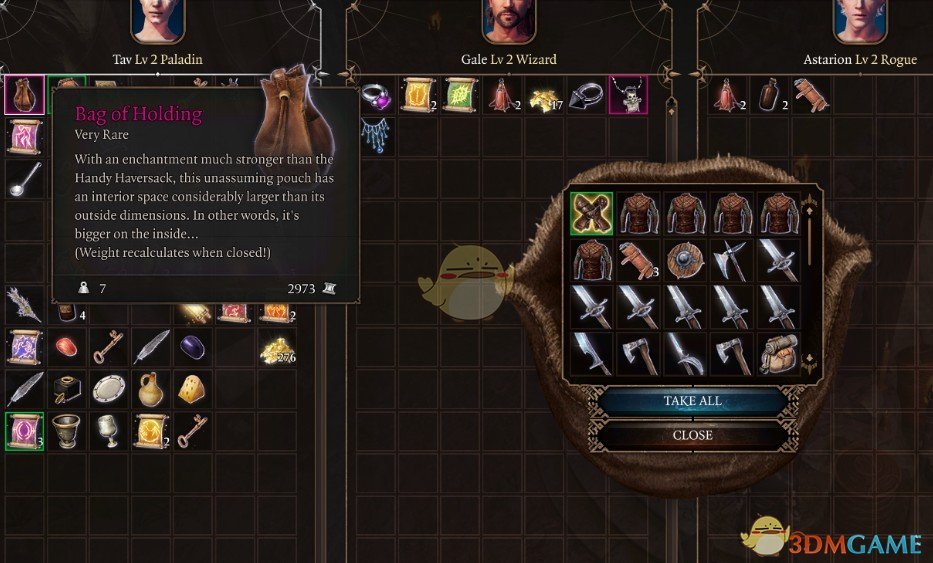Pick the crossed leather gloves in the bag
Viewport: 933px width, 563px height.
(592, 213)
